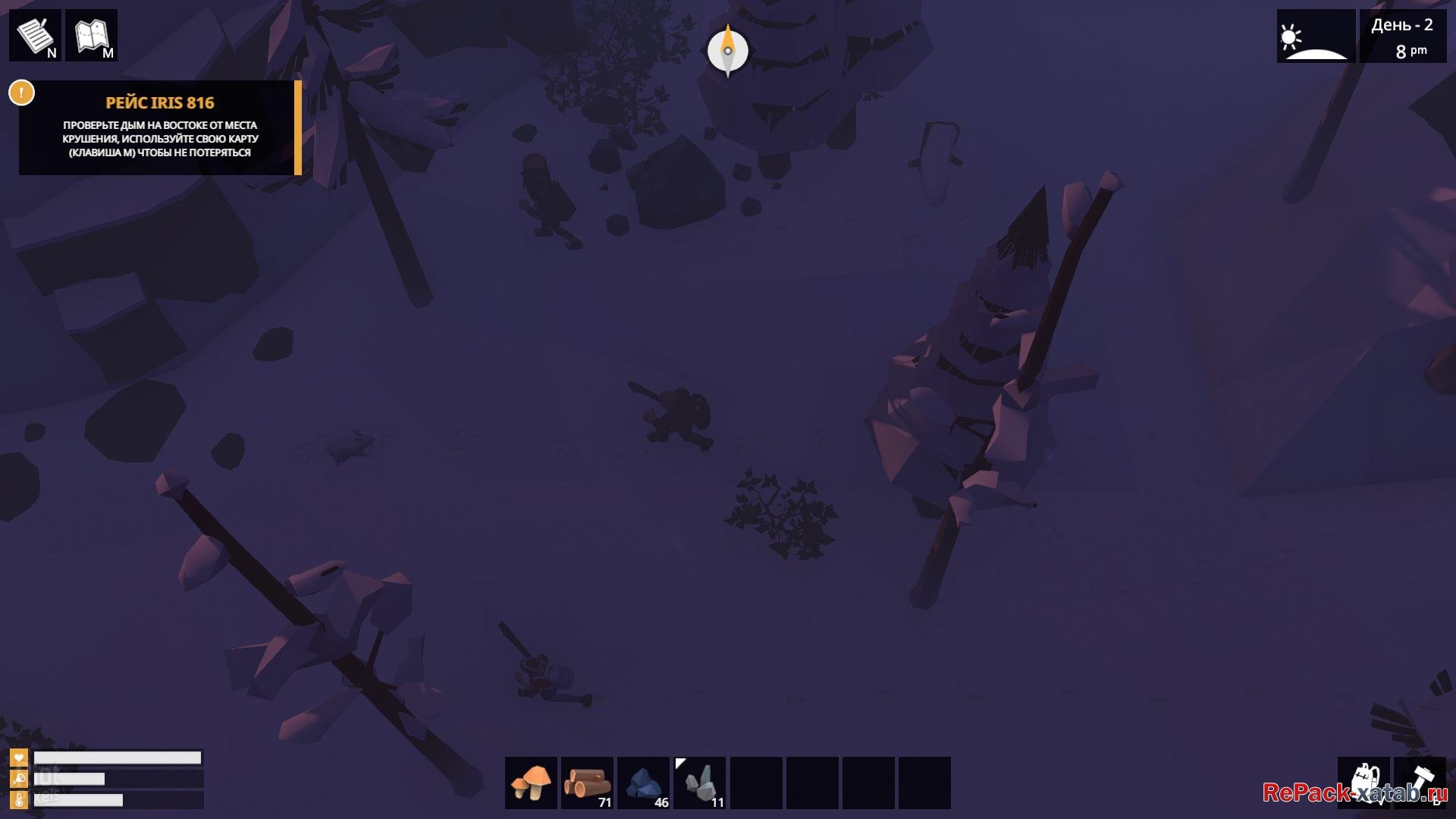Screen dimensions: 1456x819
Task: Click the compass at top center
Action: [728, 51]
